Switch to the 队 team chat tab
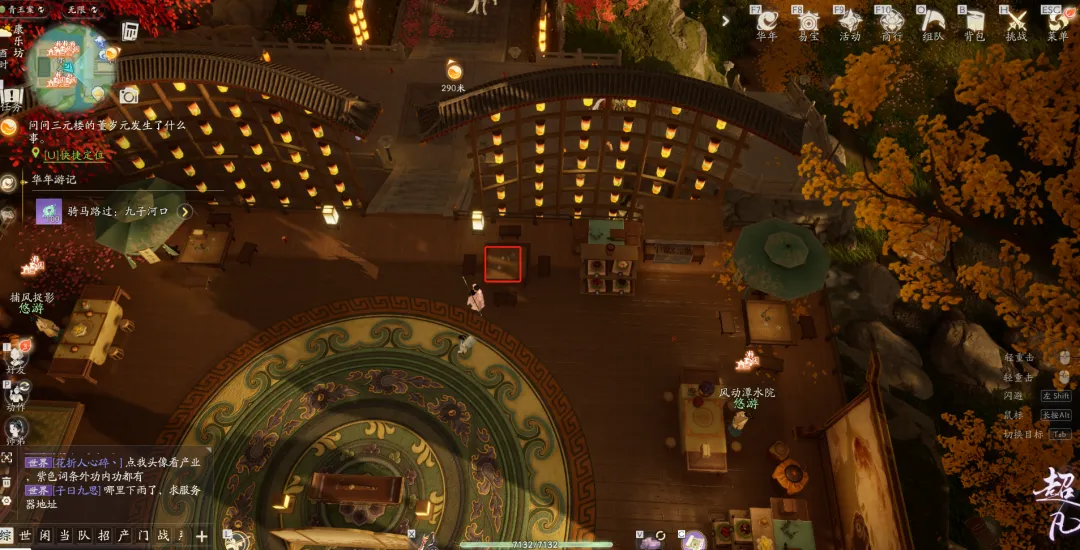The width and height of the screenshot is (1080, 550). click(85, 536)
